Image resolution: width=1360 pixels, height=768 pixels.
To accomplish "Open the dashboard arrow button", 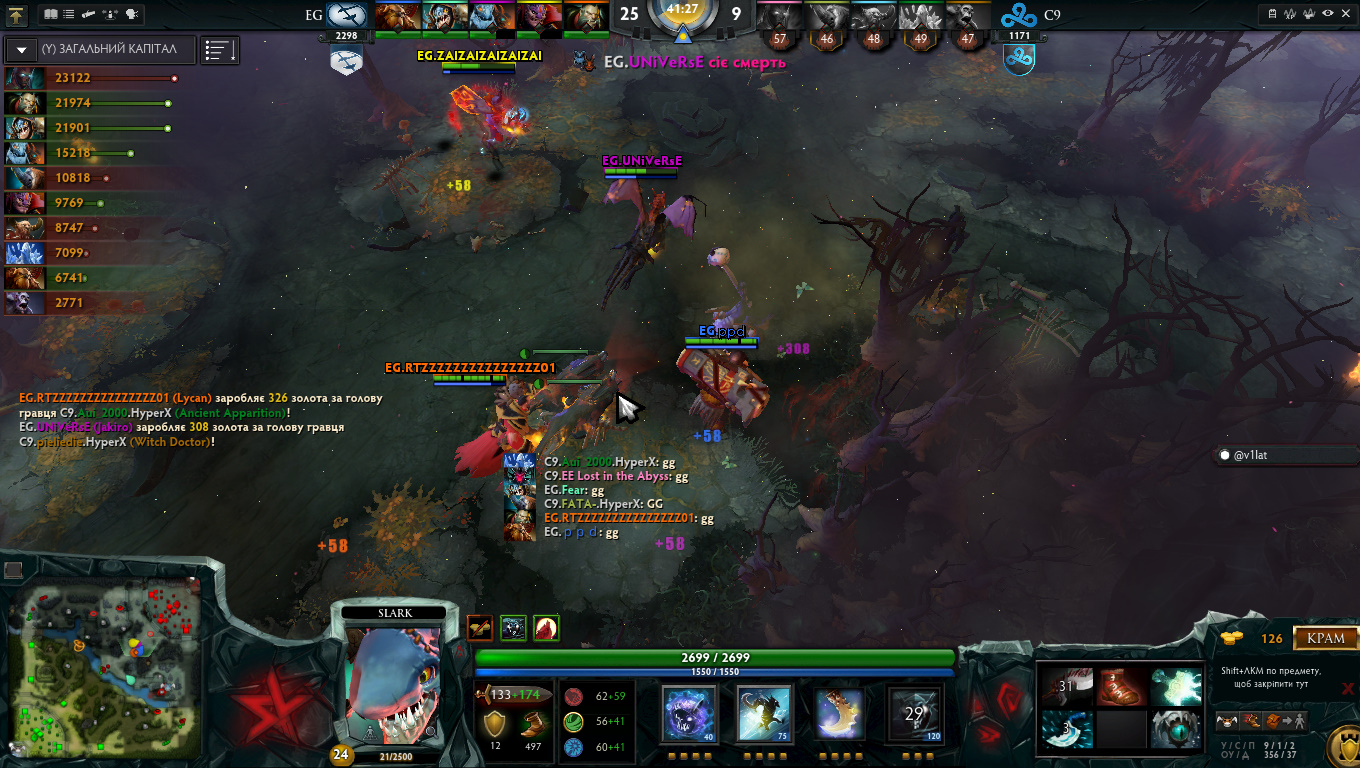I will pyautogui.click(x=15, y=15).
